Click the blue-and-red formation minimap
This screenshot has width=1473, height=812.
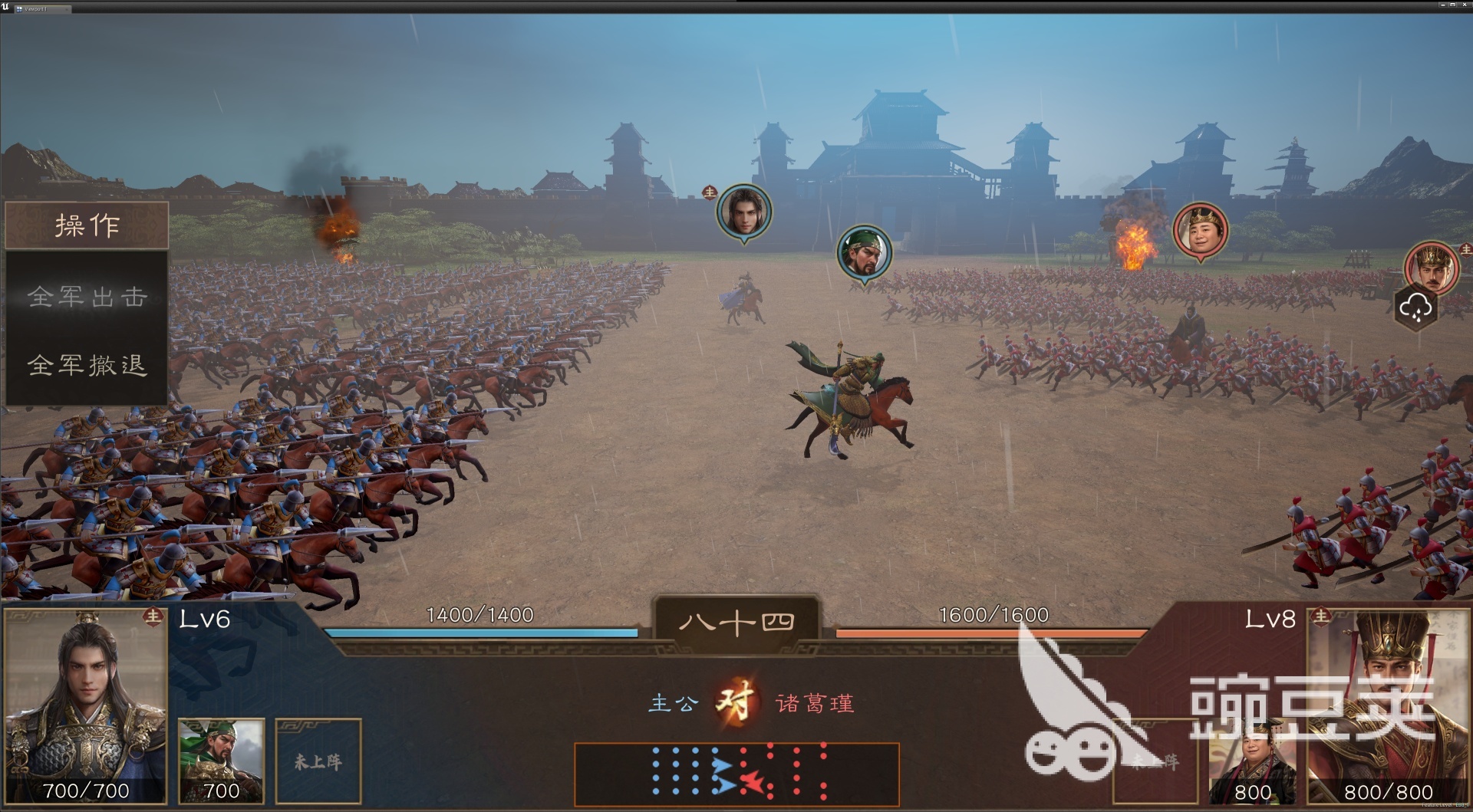pyautogui.click(x=736, y=774)
